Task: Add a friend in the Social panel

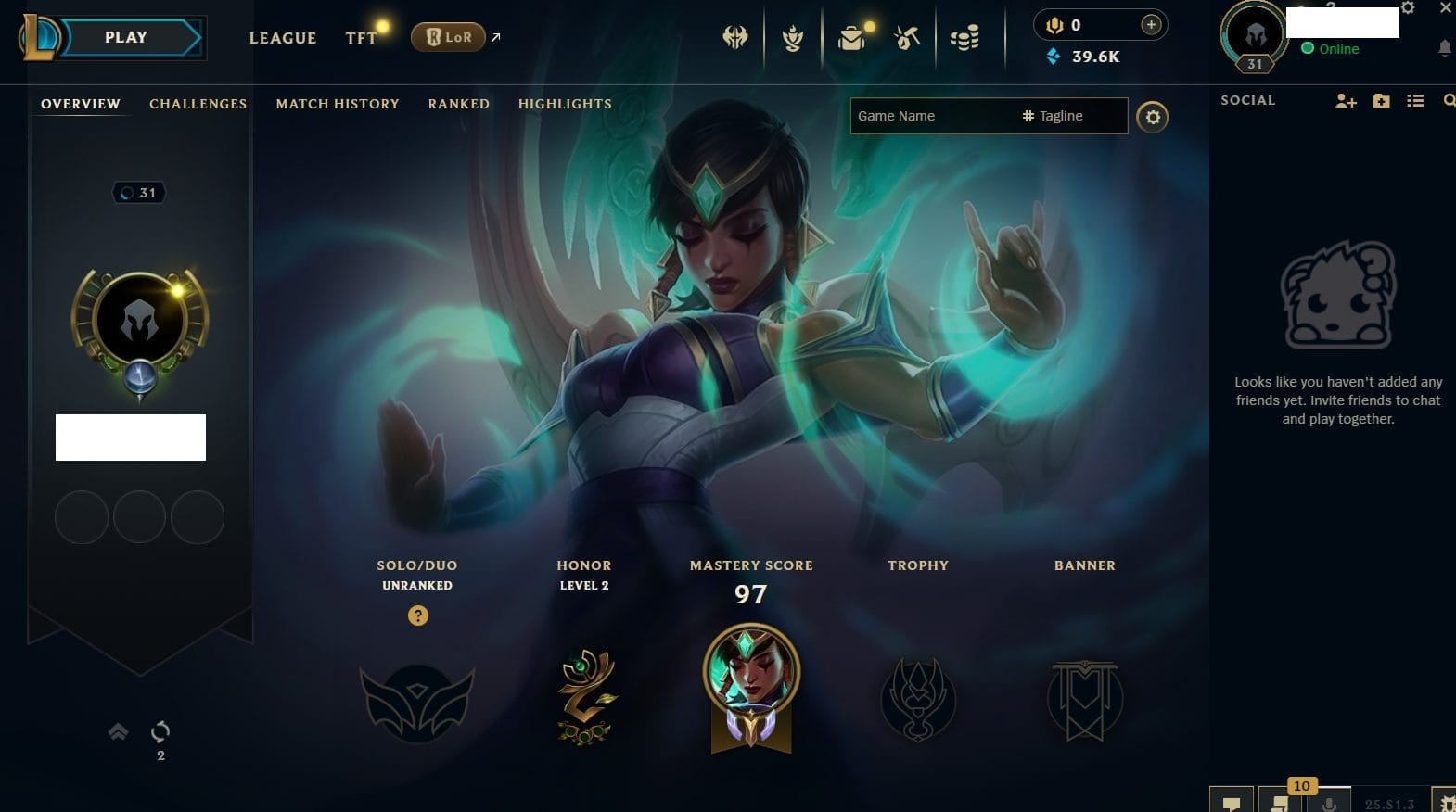Action: (1346, 101)
